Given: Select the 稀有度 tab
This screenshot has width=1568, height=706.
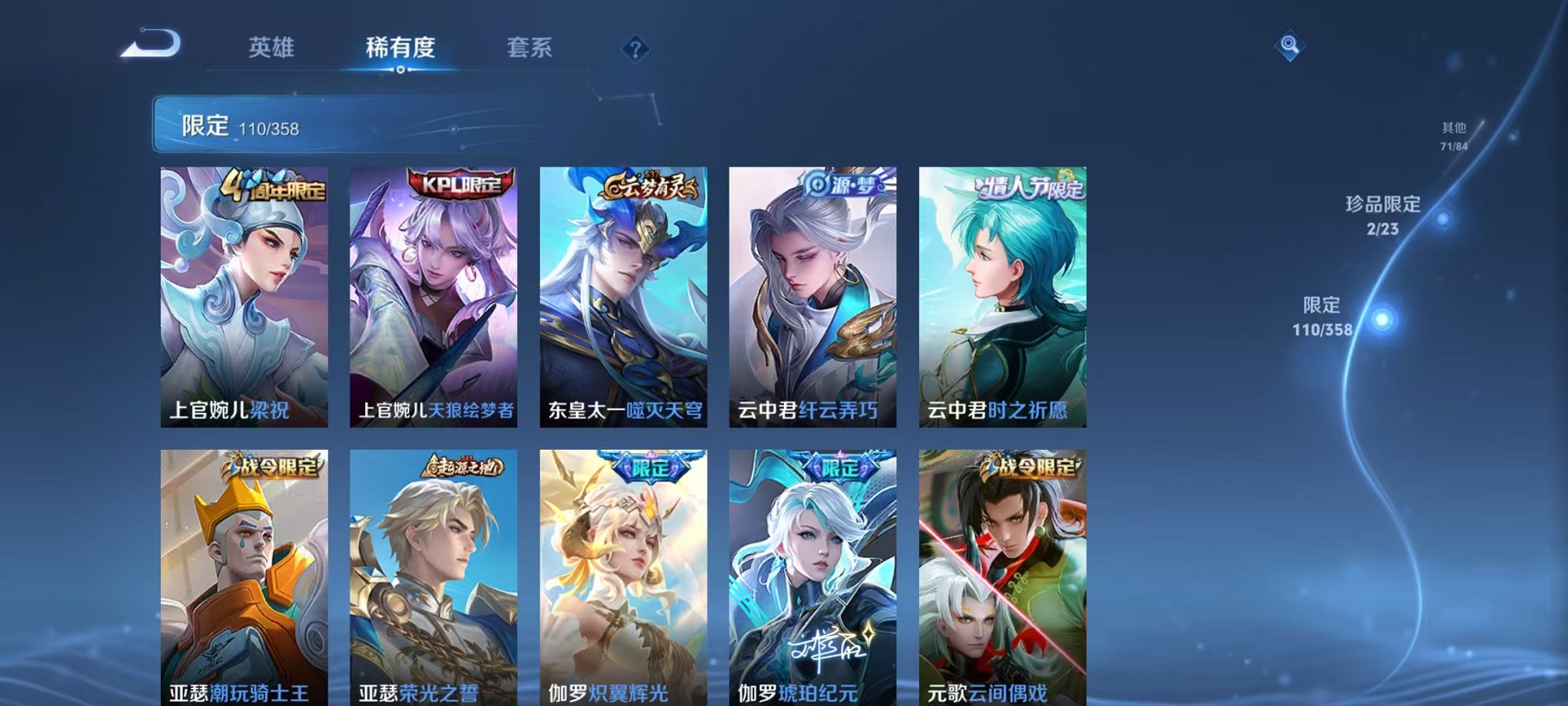Looking at the screenshot, I should [x=399, y=48].
